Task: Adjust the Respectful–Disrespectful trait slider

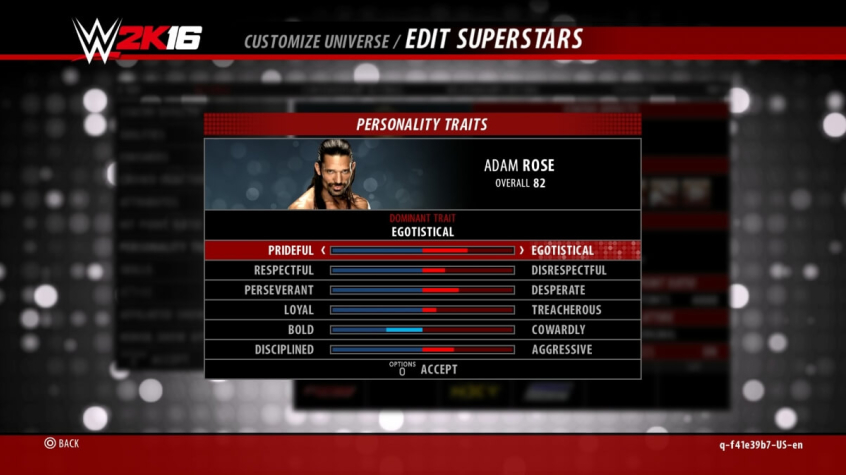Action: (x=422, y=270)
